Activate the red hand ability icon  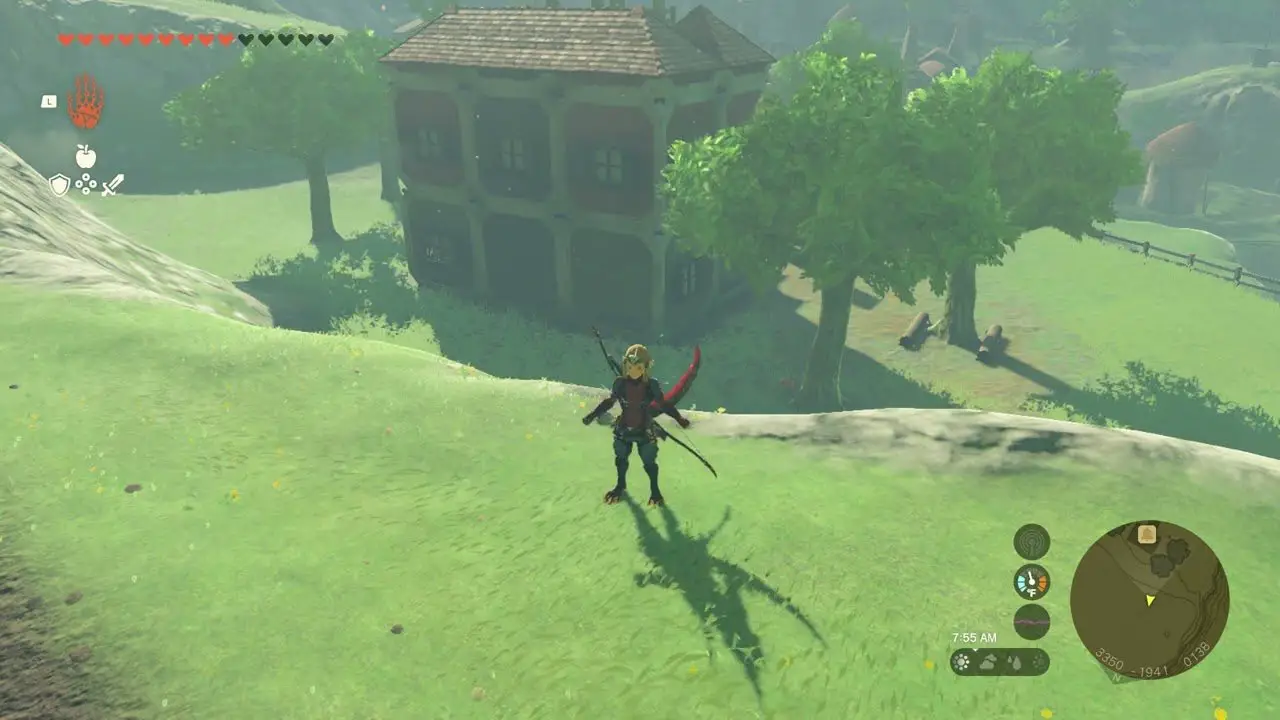(85, 102)
